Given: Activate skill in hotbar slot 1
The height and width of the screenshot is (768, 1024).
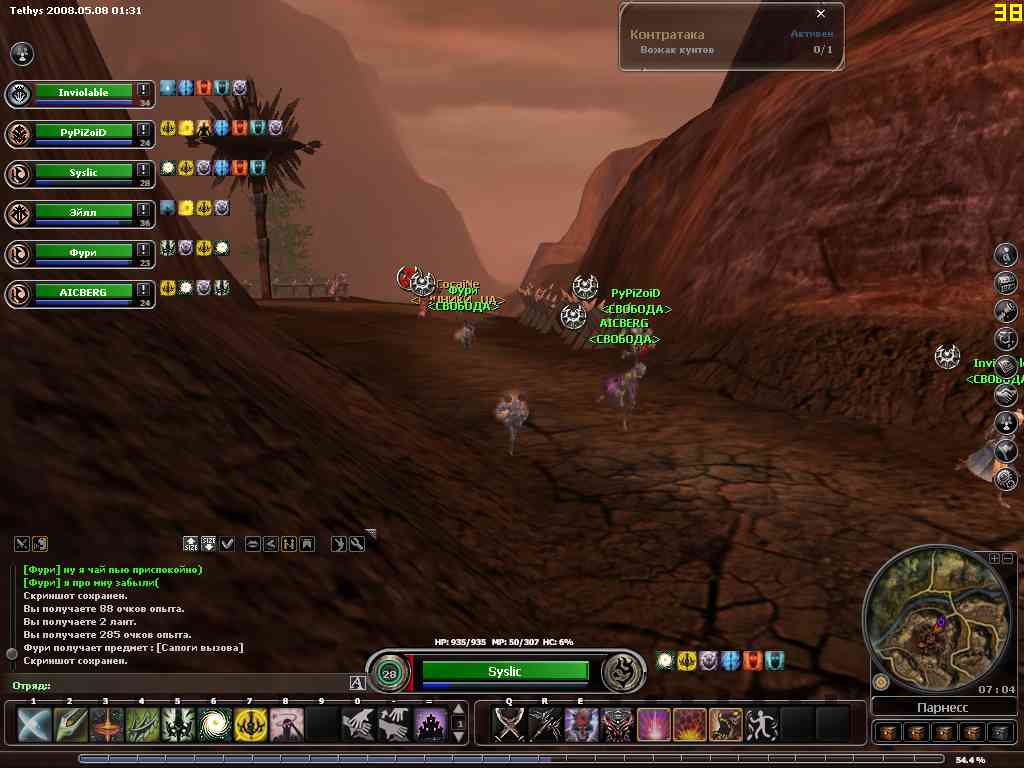Looking at the screenshot, I should (x=34, y=724).
